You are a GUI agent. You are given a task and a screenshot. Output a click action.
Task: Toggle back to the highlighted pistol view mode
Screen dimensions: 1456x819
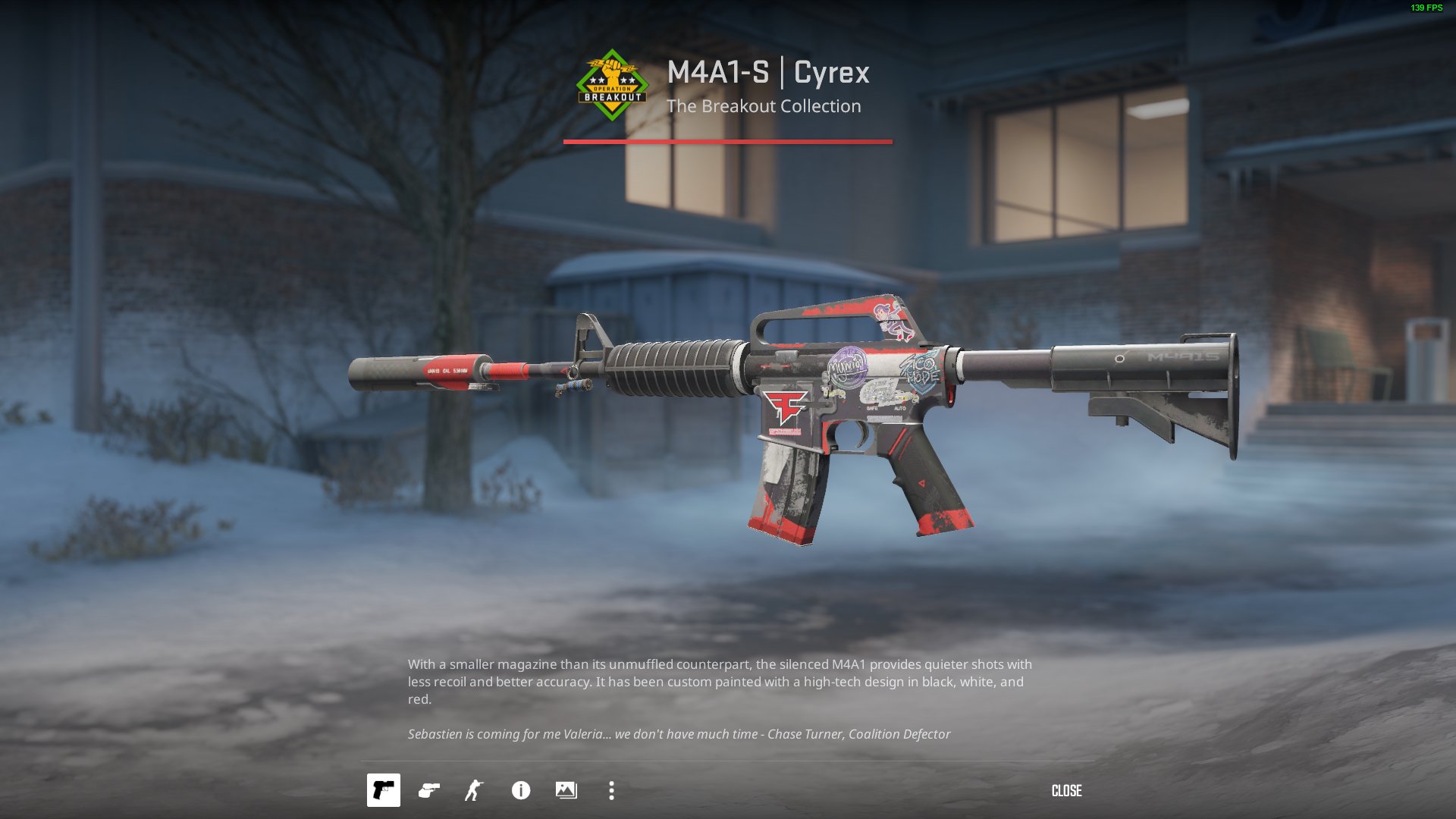click(x=383, y=791)
